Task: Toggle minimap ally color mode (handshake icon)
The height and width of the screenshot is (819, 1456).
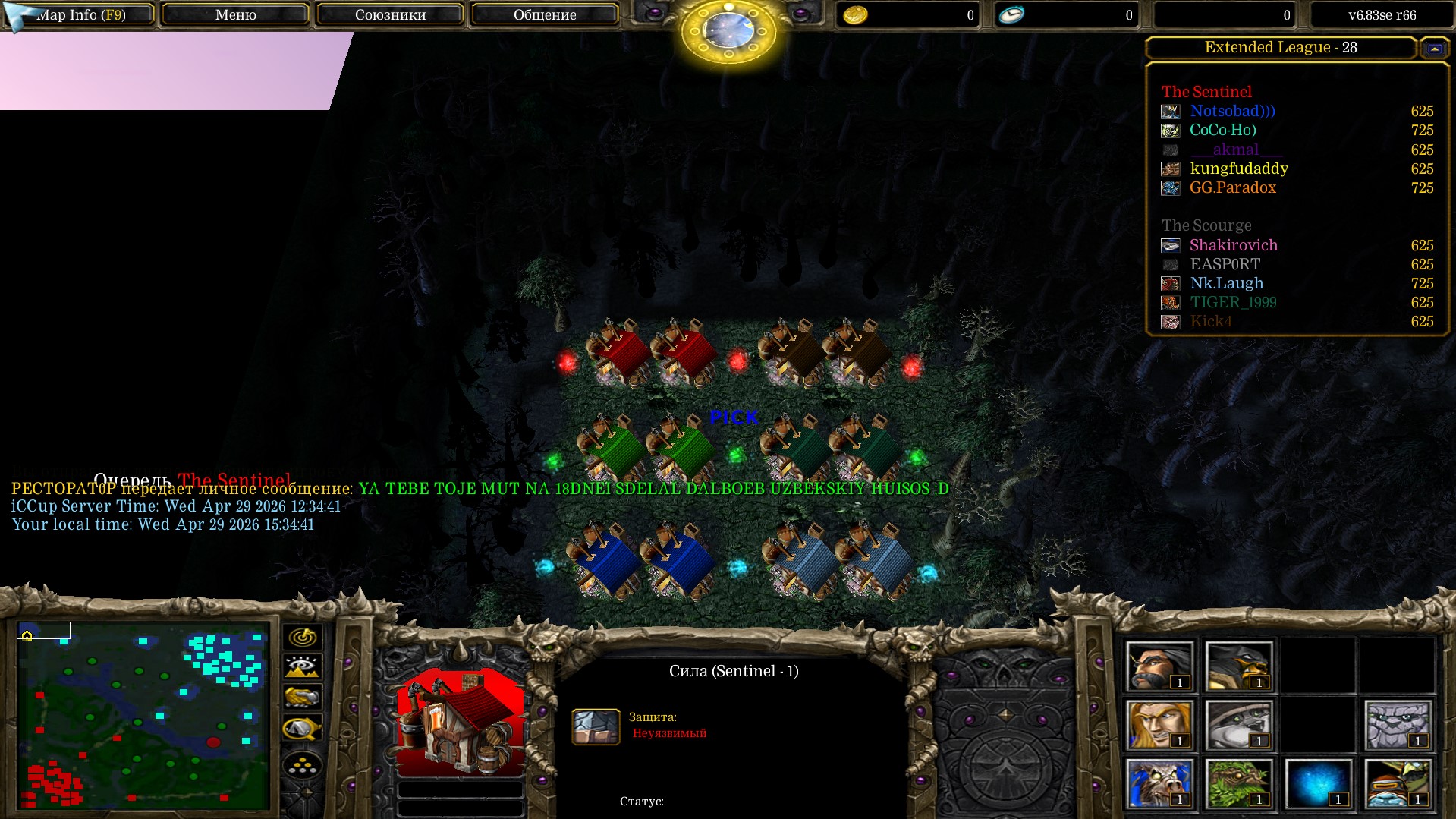Action: tap(302, 697)
